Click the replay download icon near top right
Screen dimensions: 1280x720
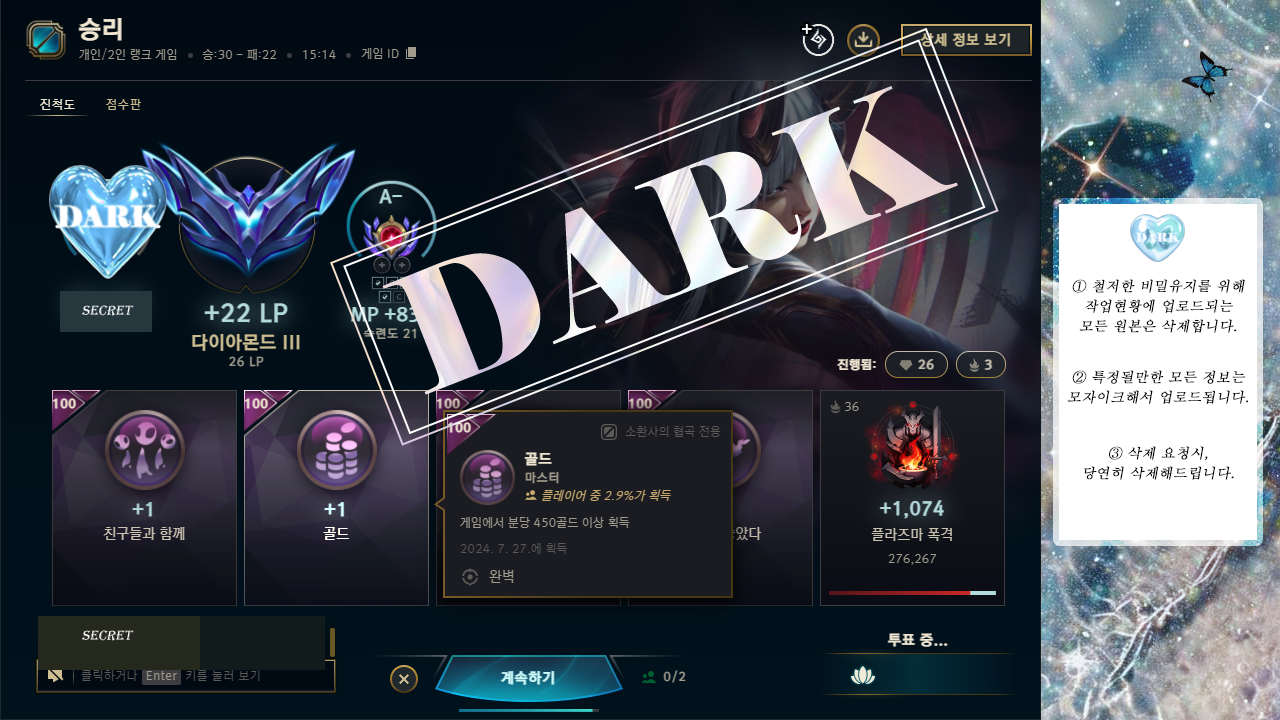pyautogui.click(x=864, y=41)
